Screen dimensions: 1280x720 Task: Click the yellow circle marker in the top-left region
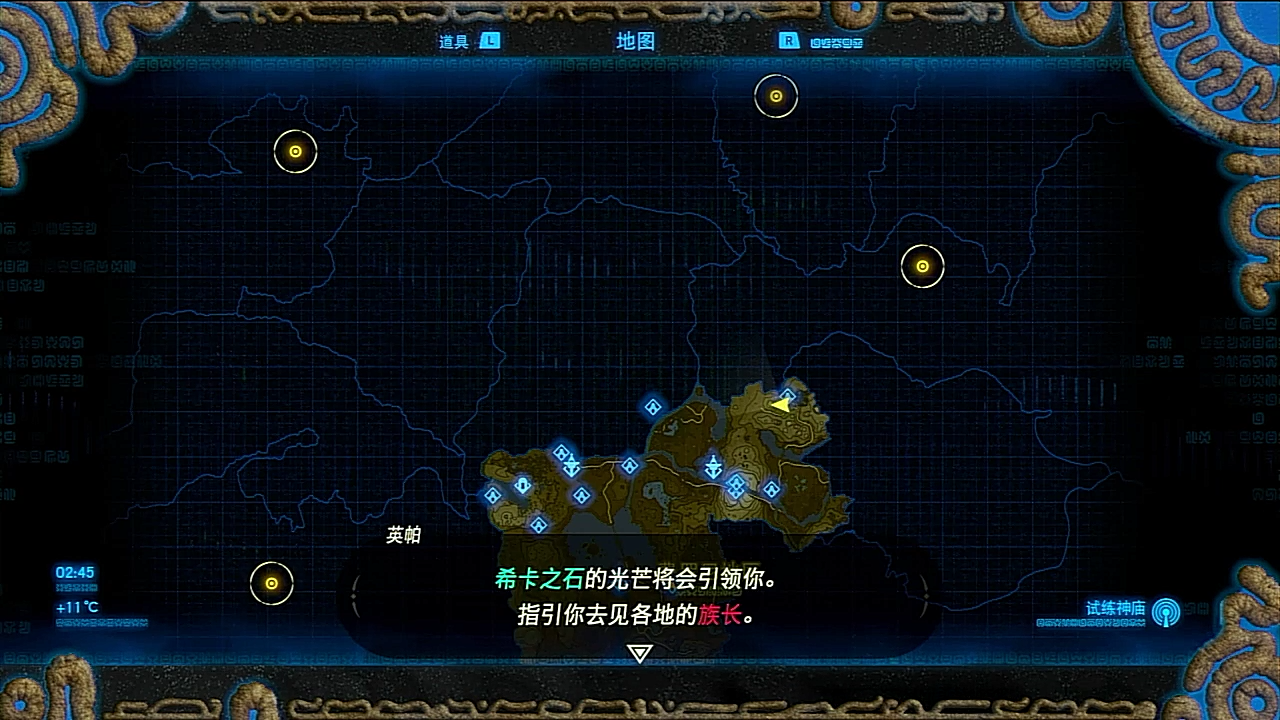point(293,152)
